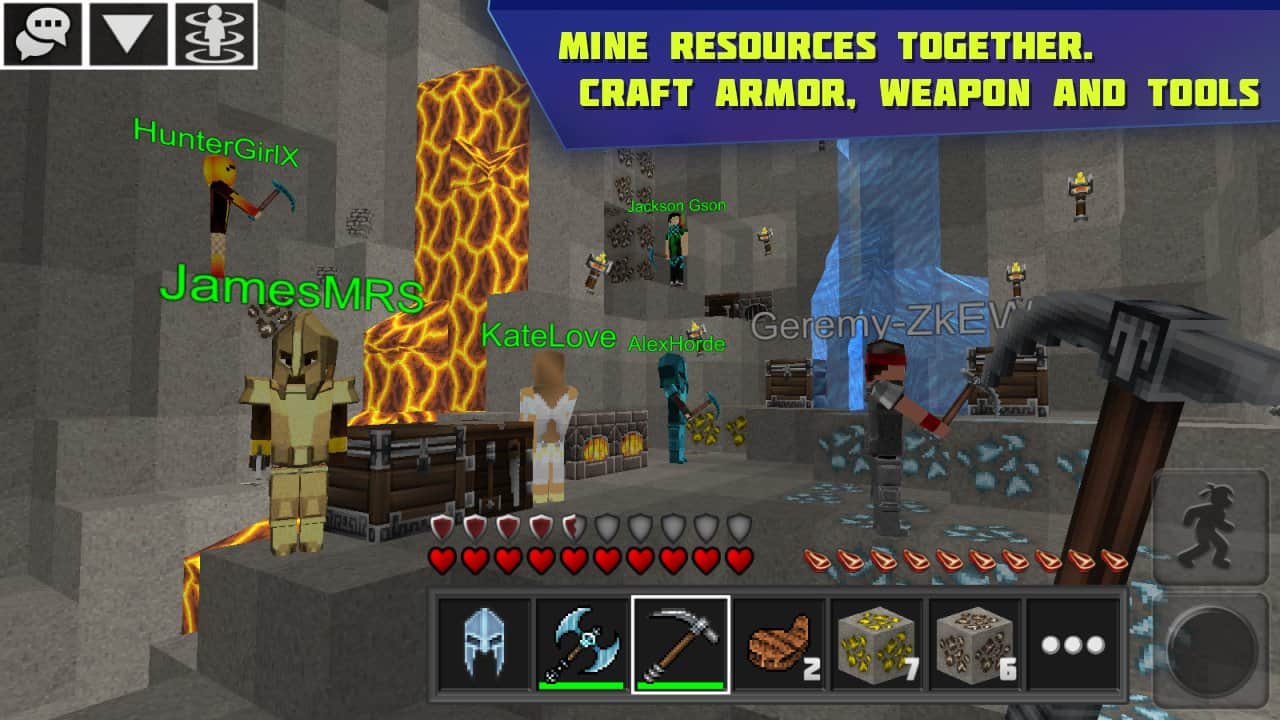The height and width of the screenshot is (720, 1280).
Task: Tap the downward triangle button
Action: coord(129,34)
